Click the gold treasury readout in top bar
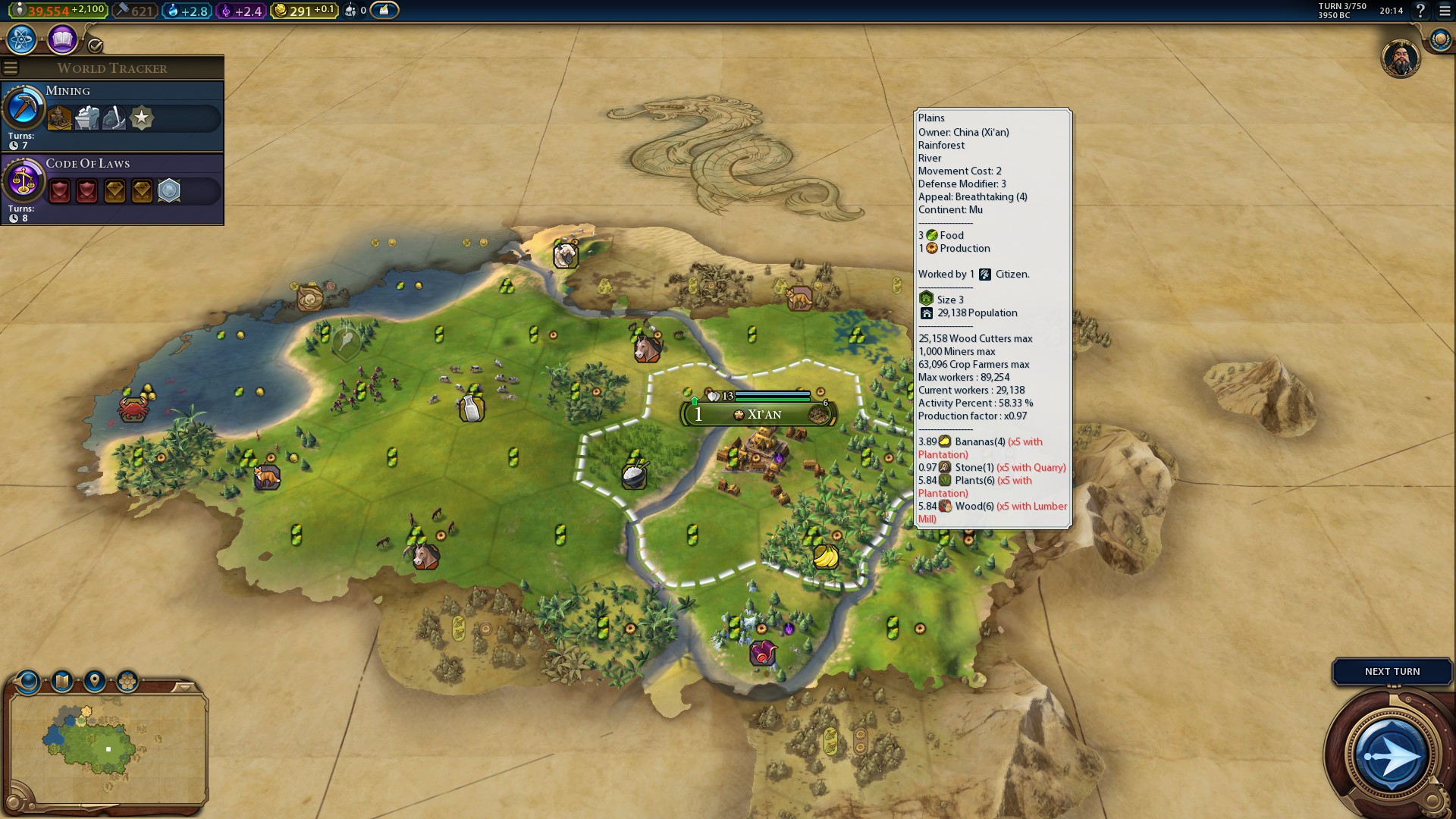Screen dimensions: 1456x819 304,11
